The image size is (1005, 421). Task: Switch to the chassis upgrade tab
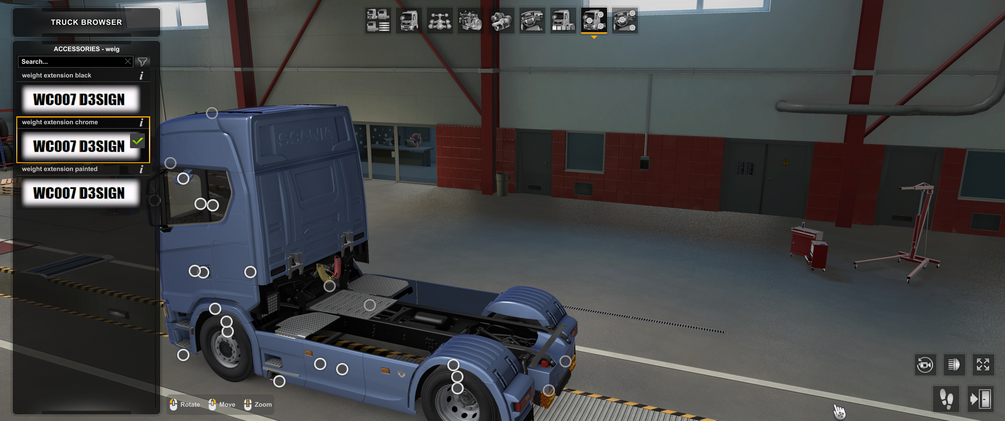[440, 20]
